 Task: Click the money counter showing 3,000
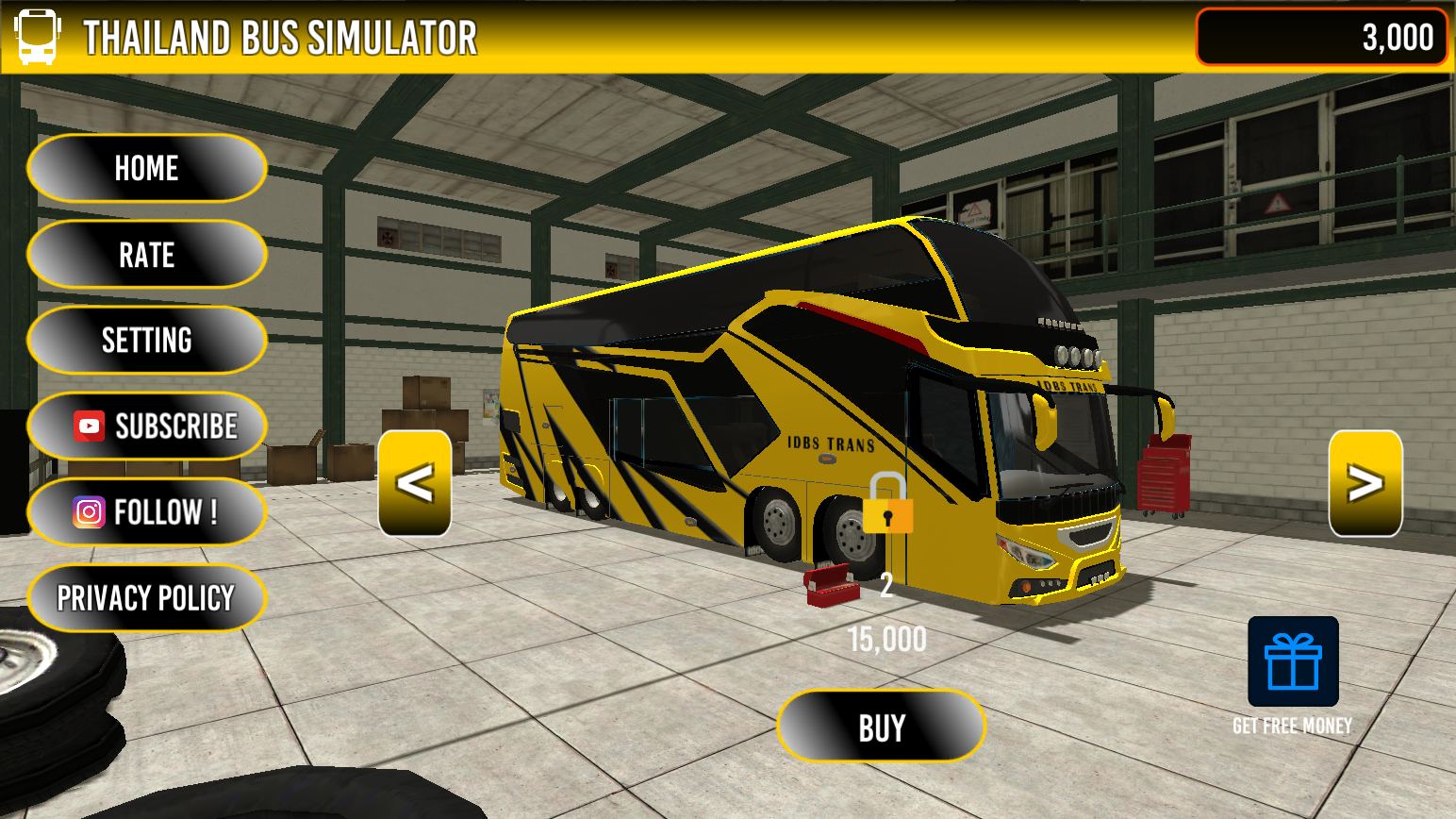pos(1320,36)
